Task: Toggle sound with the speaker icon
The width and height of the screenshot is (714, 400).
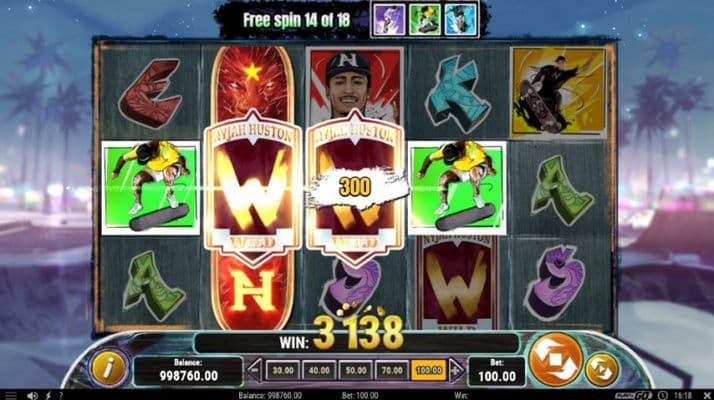Action: pyautogui.click(x=33, y=394)
